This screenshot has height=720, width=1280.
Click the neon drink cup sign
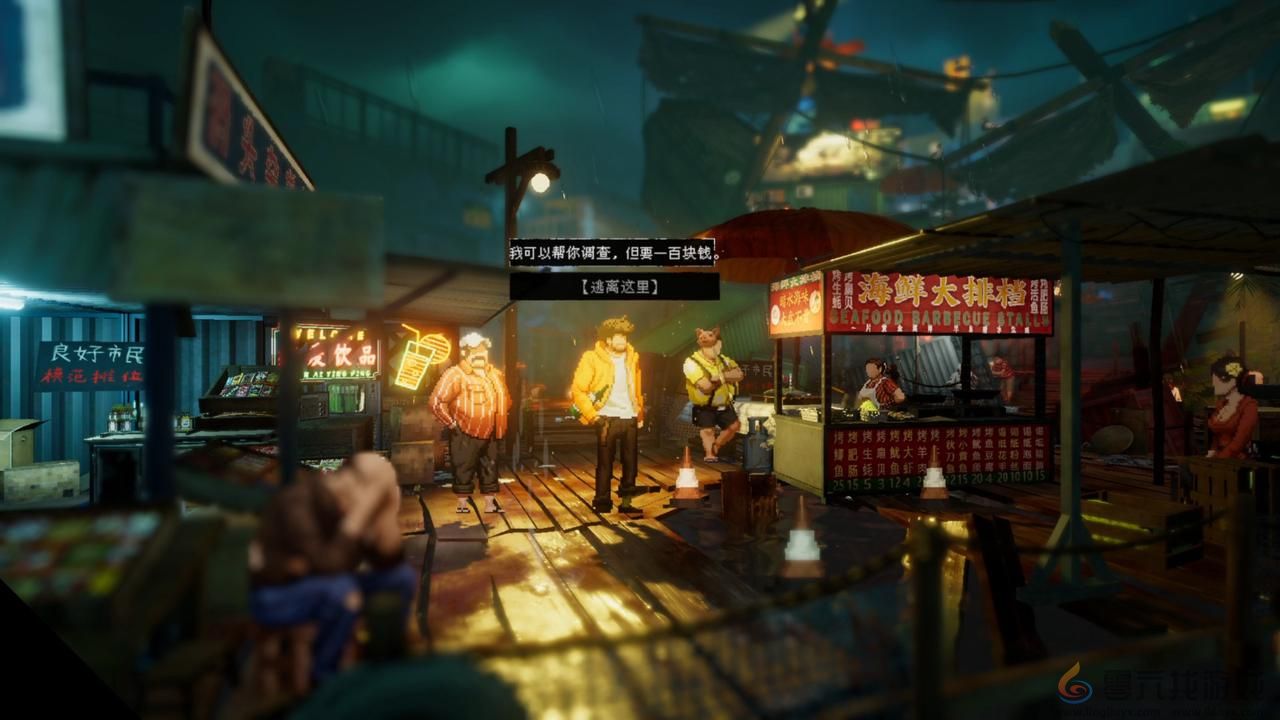tap(420, 357)
